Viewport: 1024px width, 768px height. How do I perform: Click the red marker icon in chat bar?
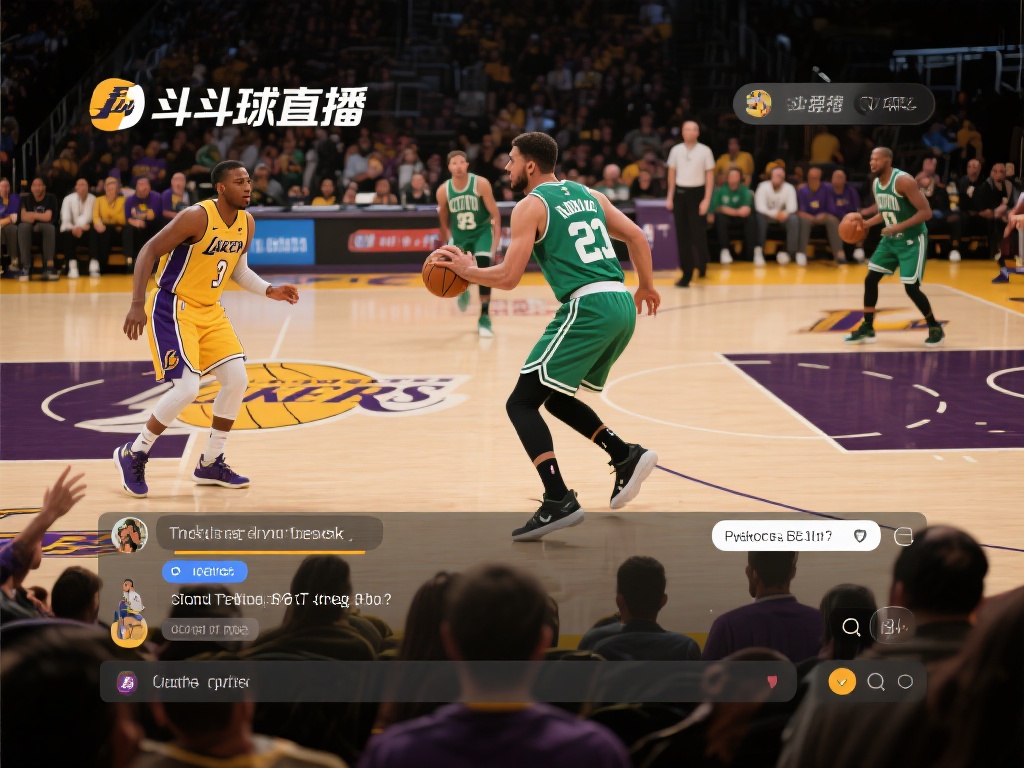(x=771, y=682)
